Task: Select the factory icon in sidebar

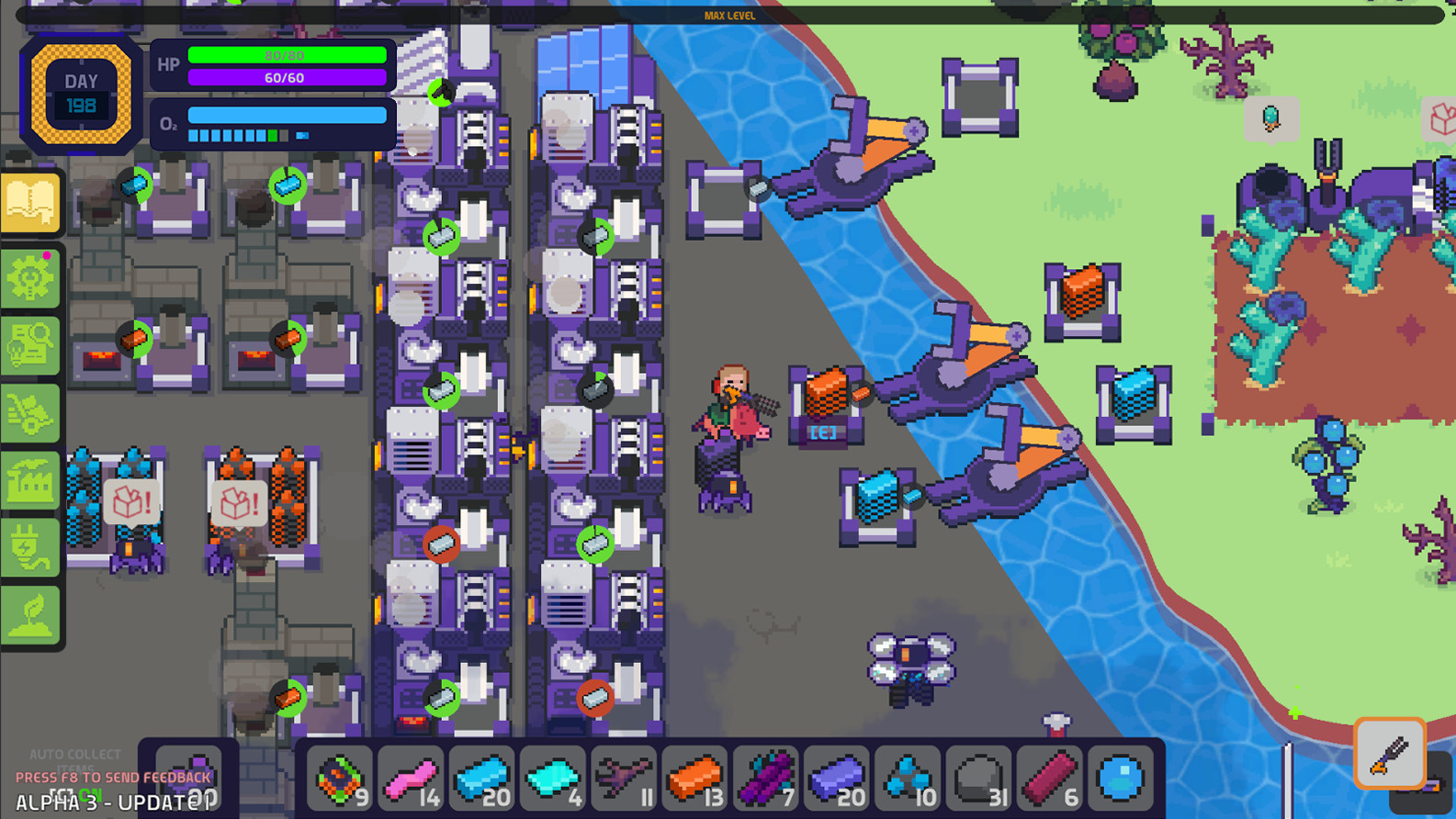Action: pos(30,481)
